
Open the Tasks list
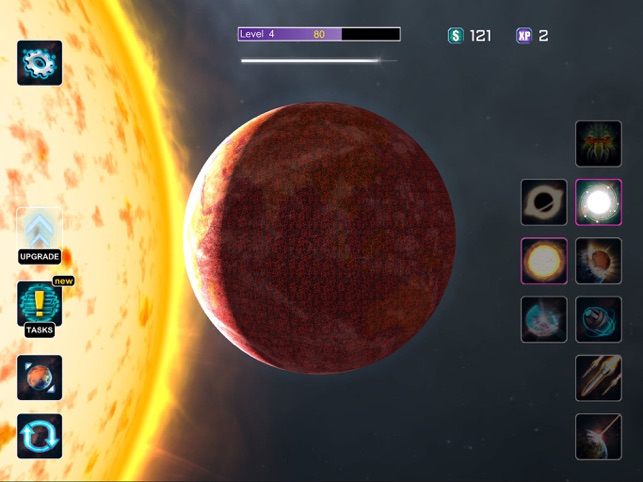(40, 306)
